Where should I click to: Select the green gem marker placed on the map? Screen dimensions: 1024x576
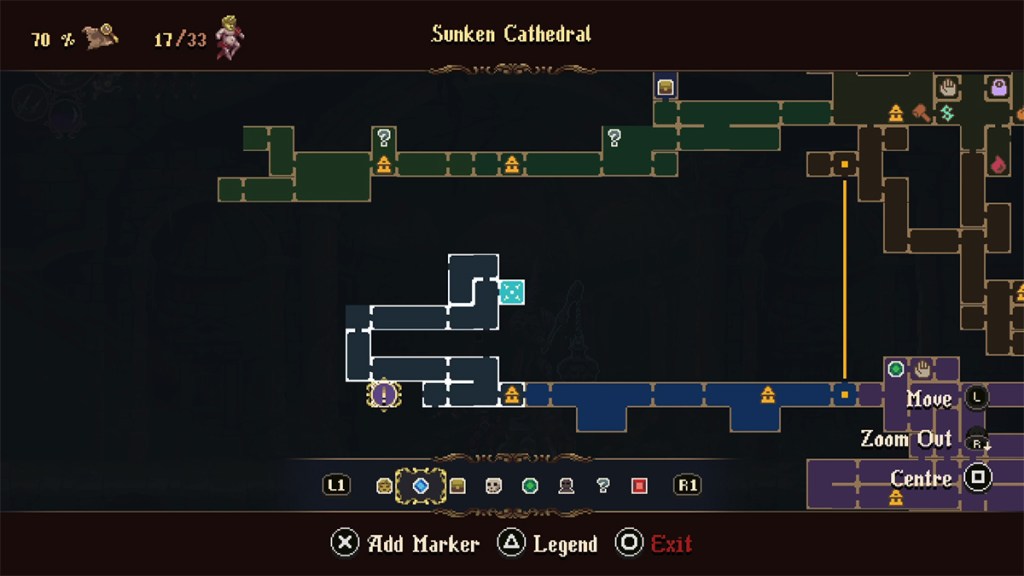(896, 369)
